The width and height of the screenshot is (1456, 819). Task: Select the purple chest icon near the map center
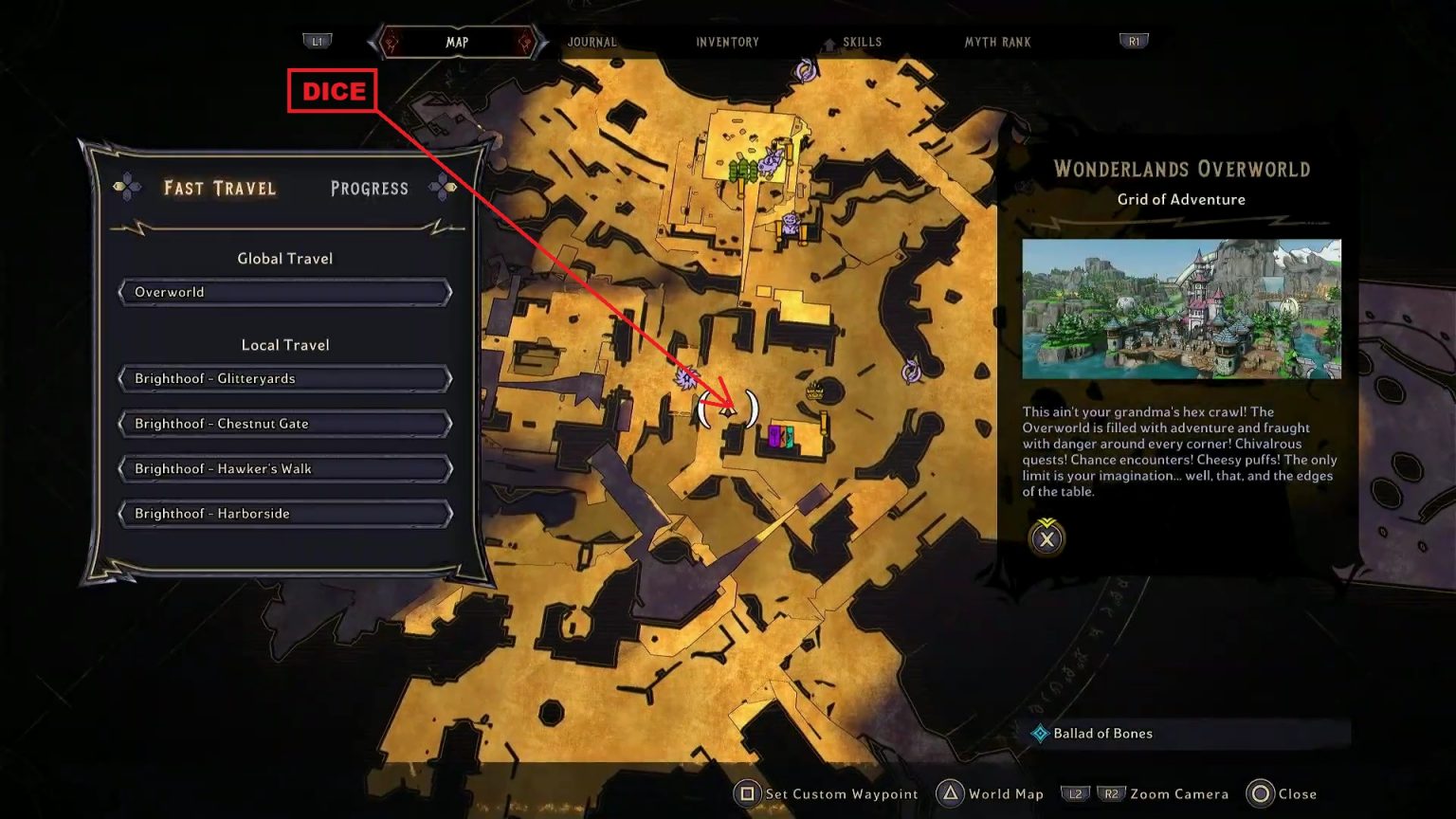[x=773, y=437]
